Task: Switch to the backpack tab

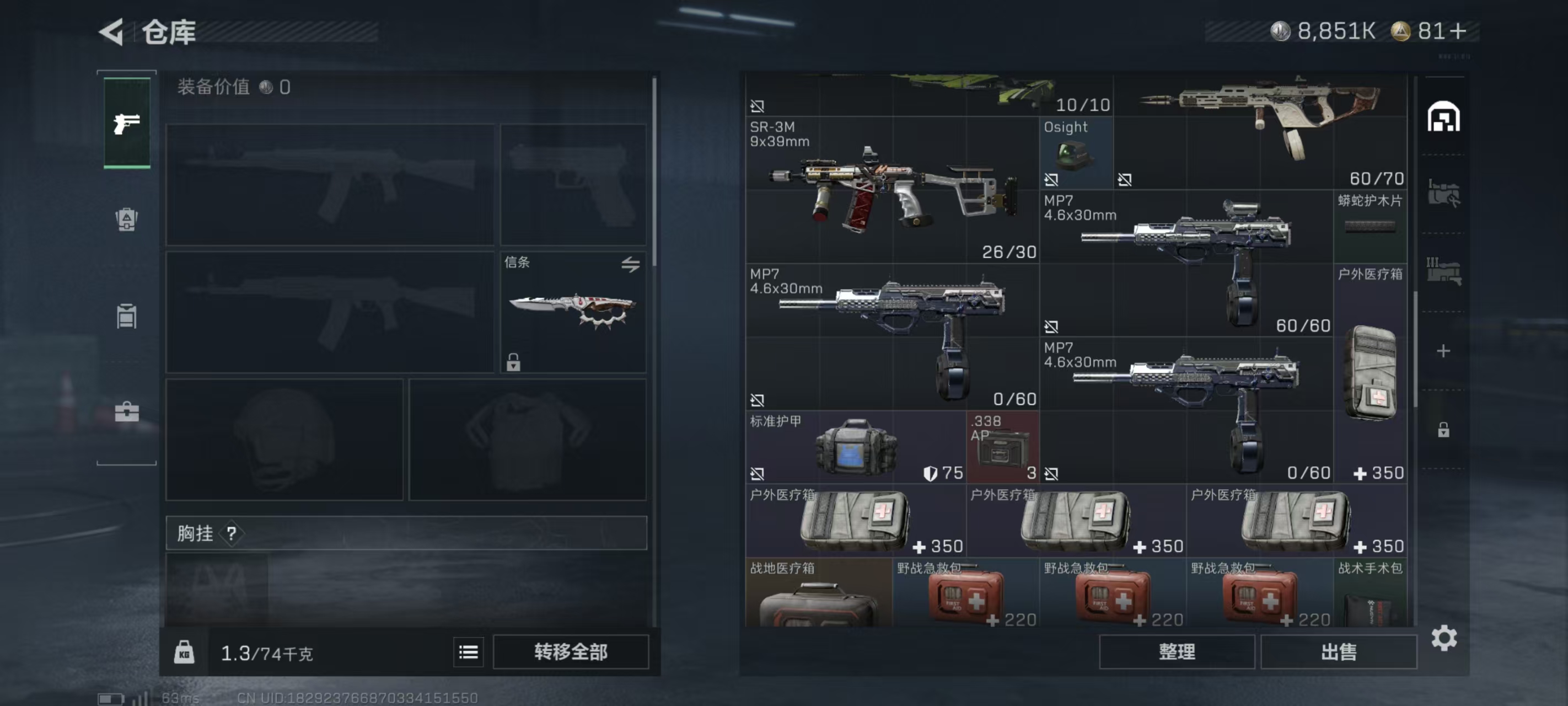Action: pos(127,220)
